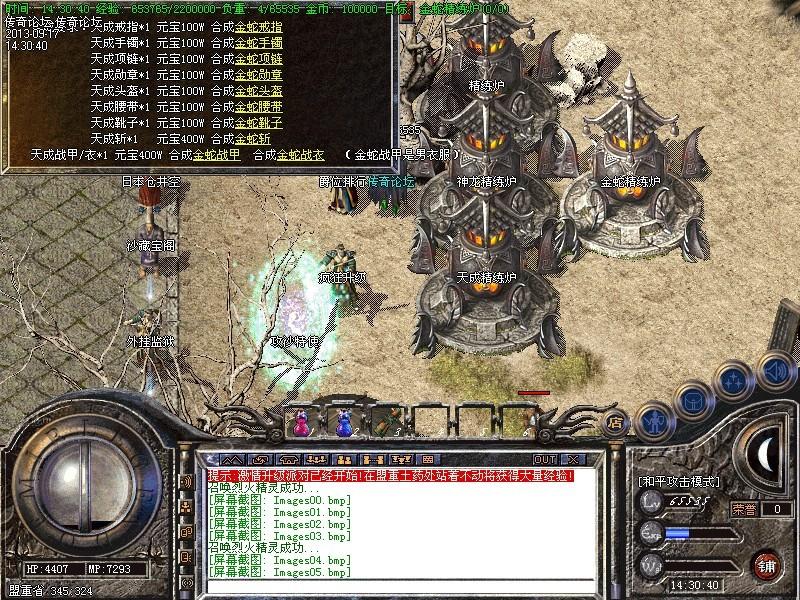
Task: Open the character figure round button
Action: click(x=654, y=420)
